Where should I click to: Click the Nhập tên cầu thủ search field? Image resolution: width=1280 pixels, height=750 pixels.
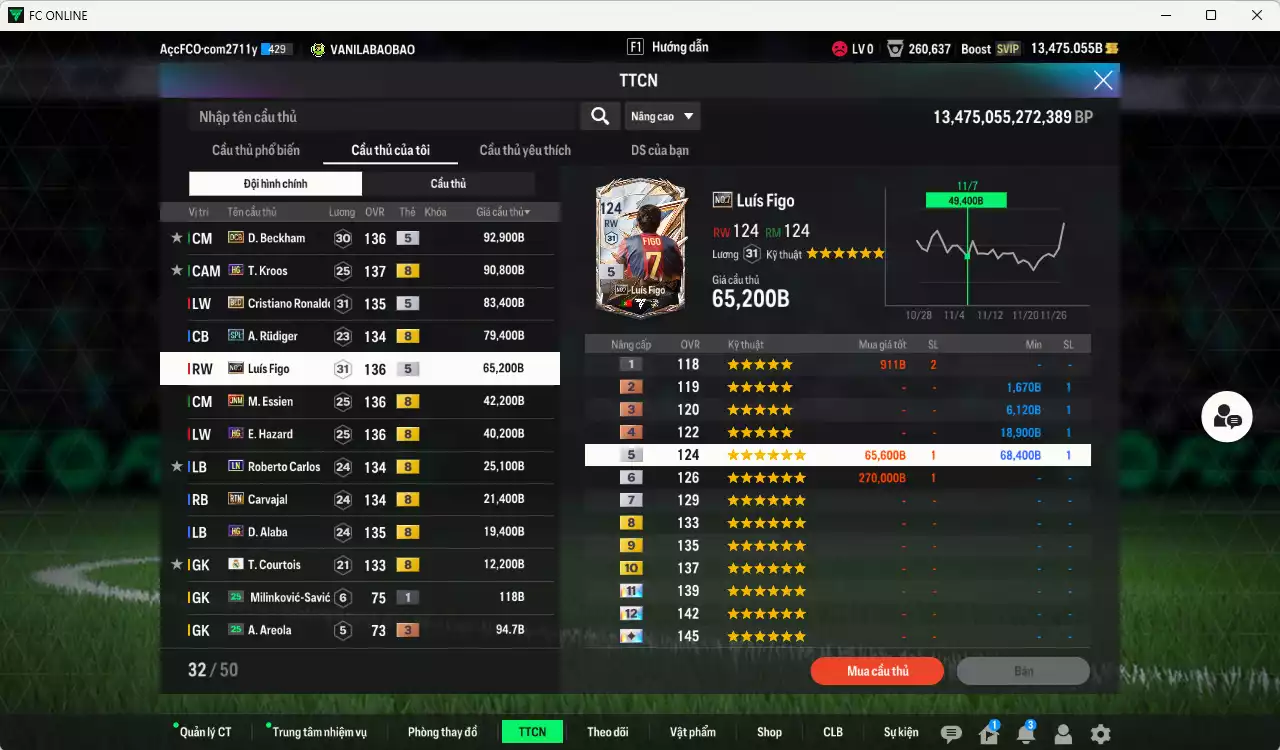380,116
